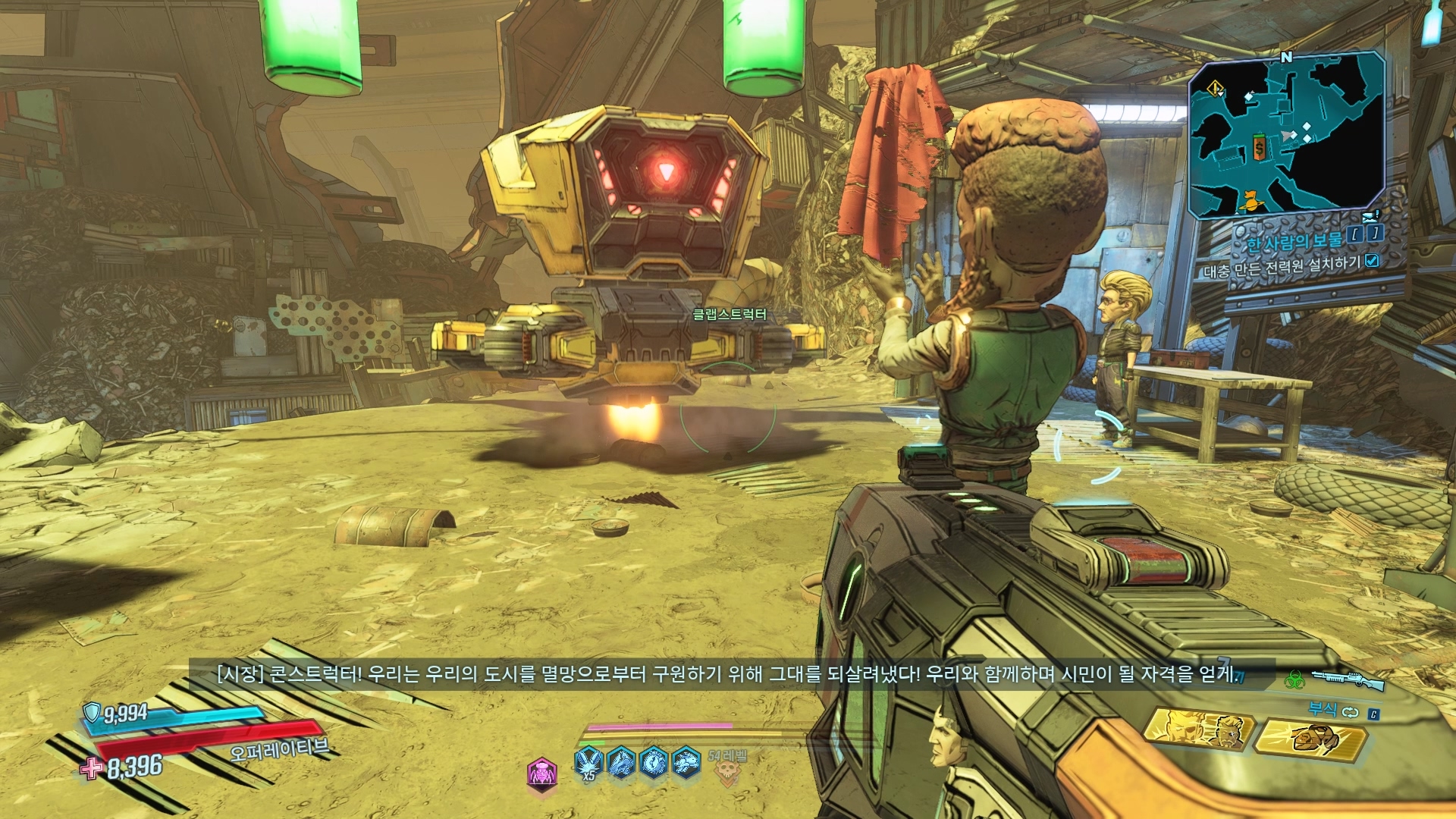Viewport: 1456px width, 819px height.
Task: Click the green corrosive biohazard element icon
Action: 1294,679
